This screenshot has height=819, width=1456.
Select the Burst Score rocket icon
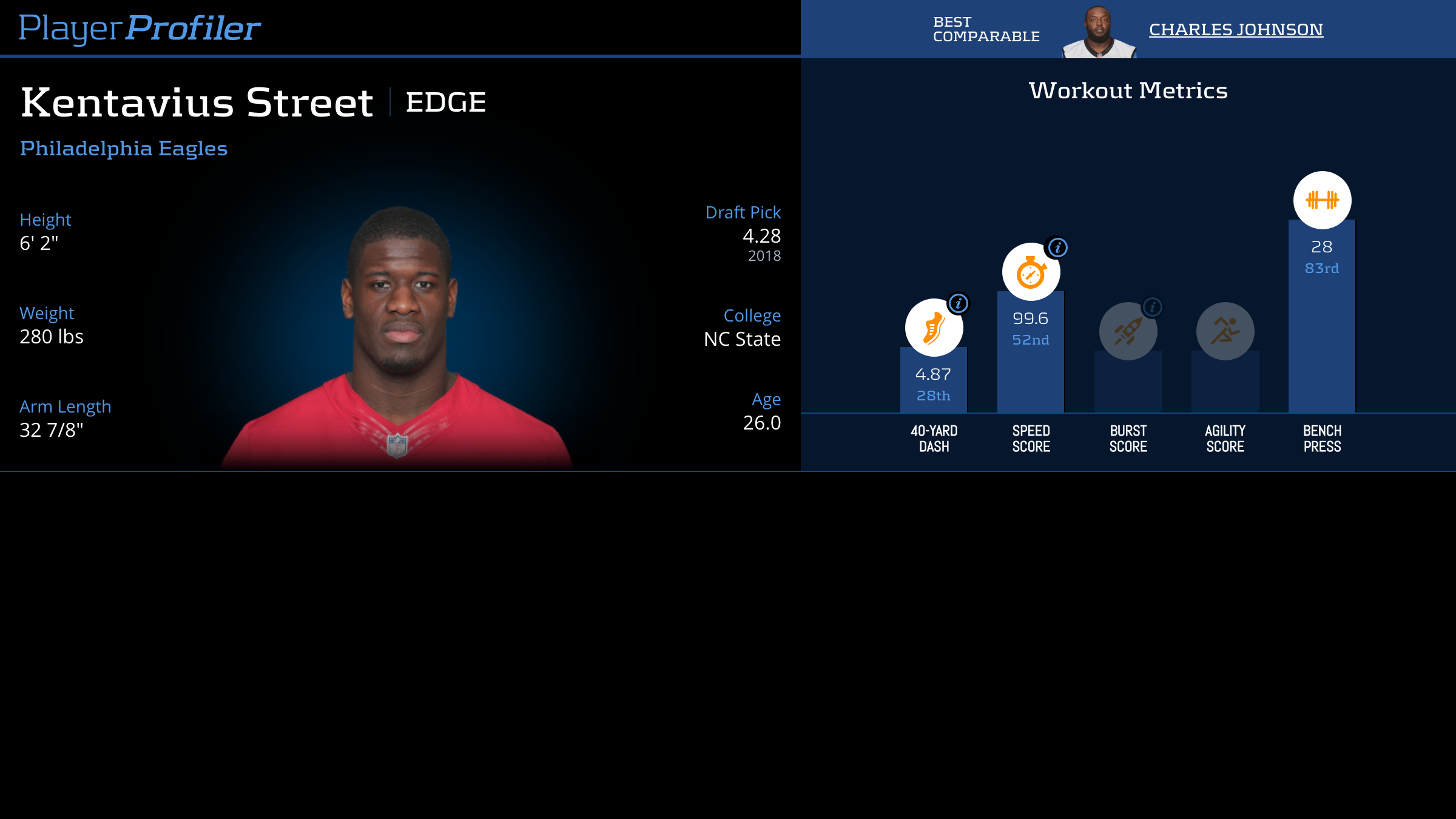[1128, 331]
